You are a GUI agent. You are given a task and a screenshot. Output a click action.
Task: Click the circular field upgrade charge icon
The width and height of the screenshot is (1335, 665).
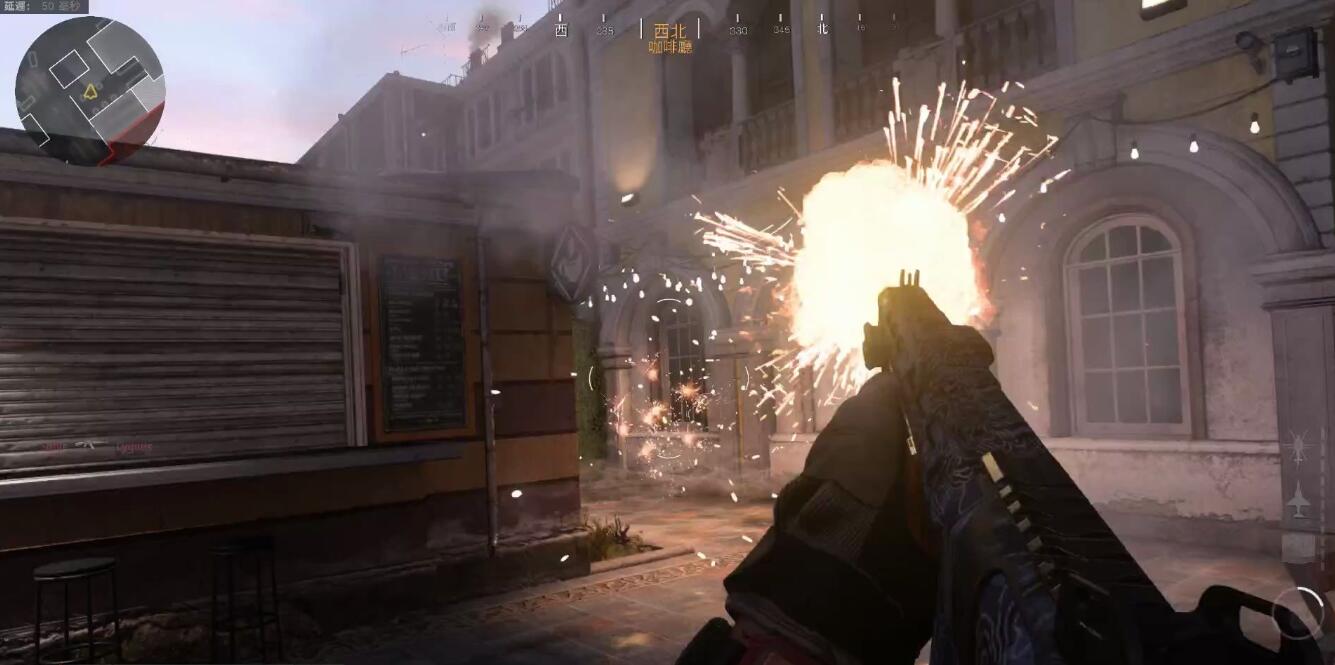point(1297,612)
